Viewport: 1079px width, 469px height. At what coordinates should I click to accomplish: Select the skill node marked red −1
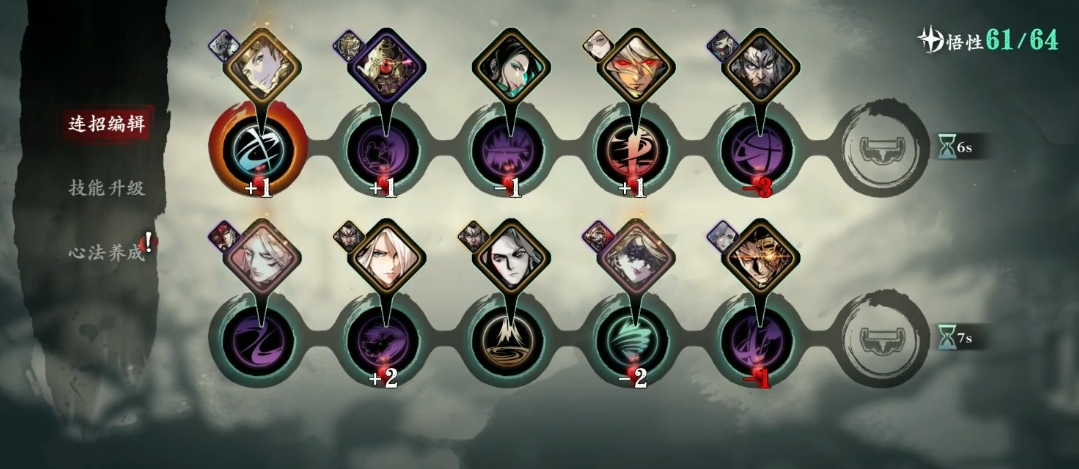[x=757, y=339]
